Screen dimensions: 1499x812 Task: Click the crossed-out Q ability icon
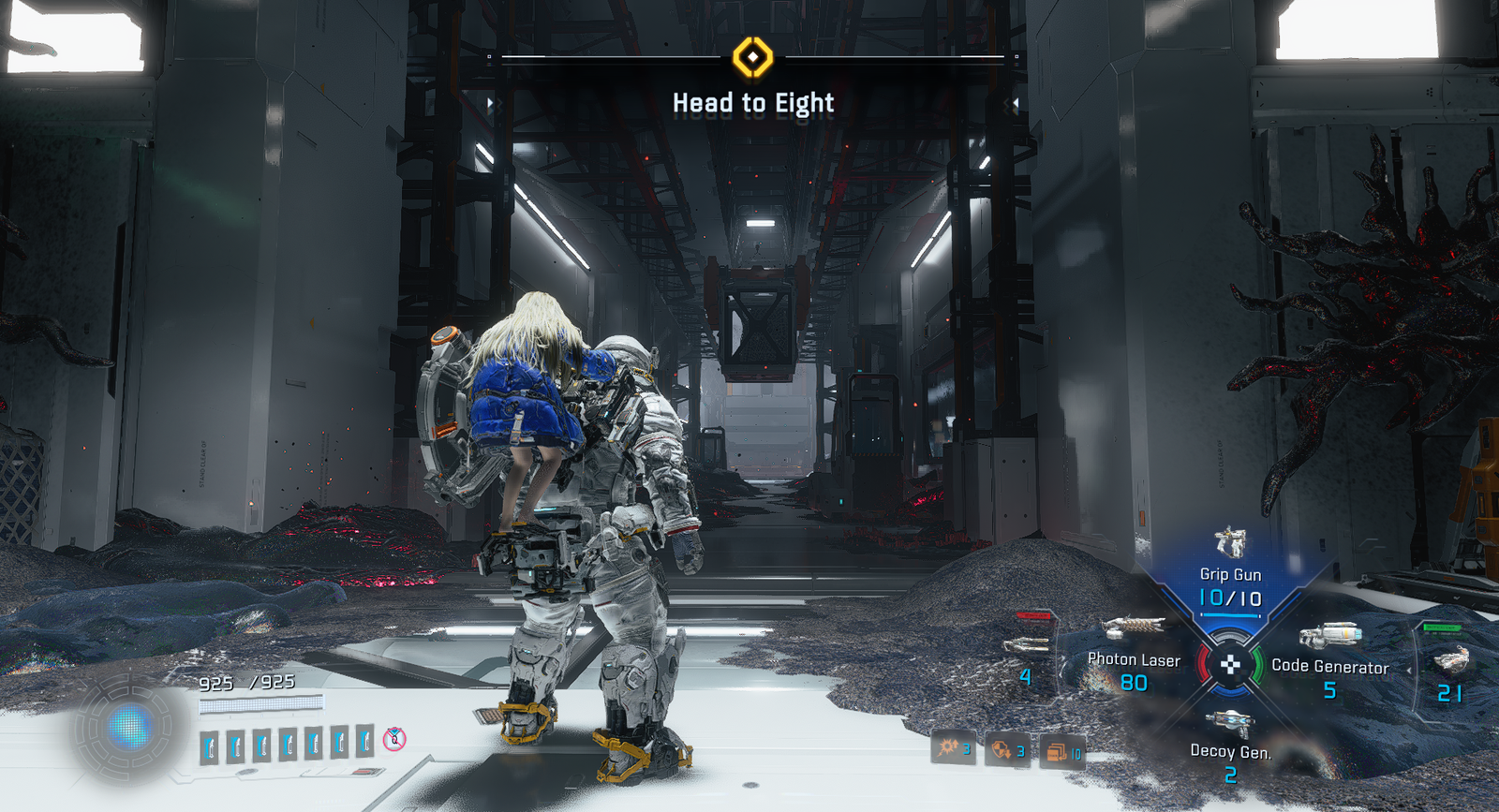[395, 740]
